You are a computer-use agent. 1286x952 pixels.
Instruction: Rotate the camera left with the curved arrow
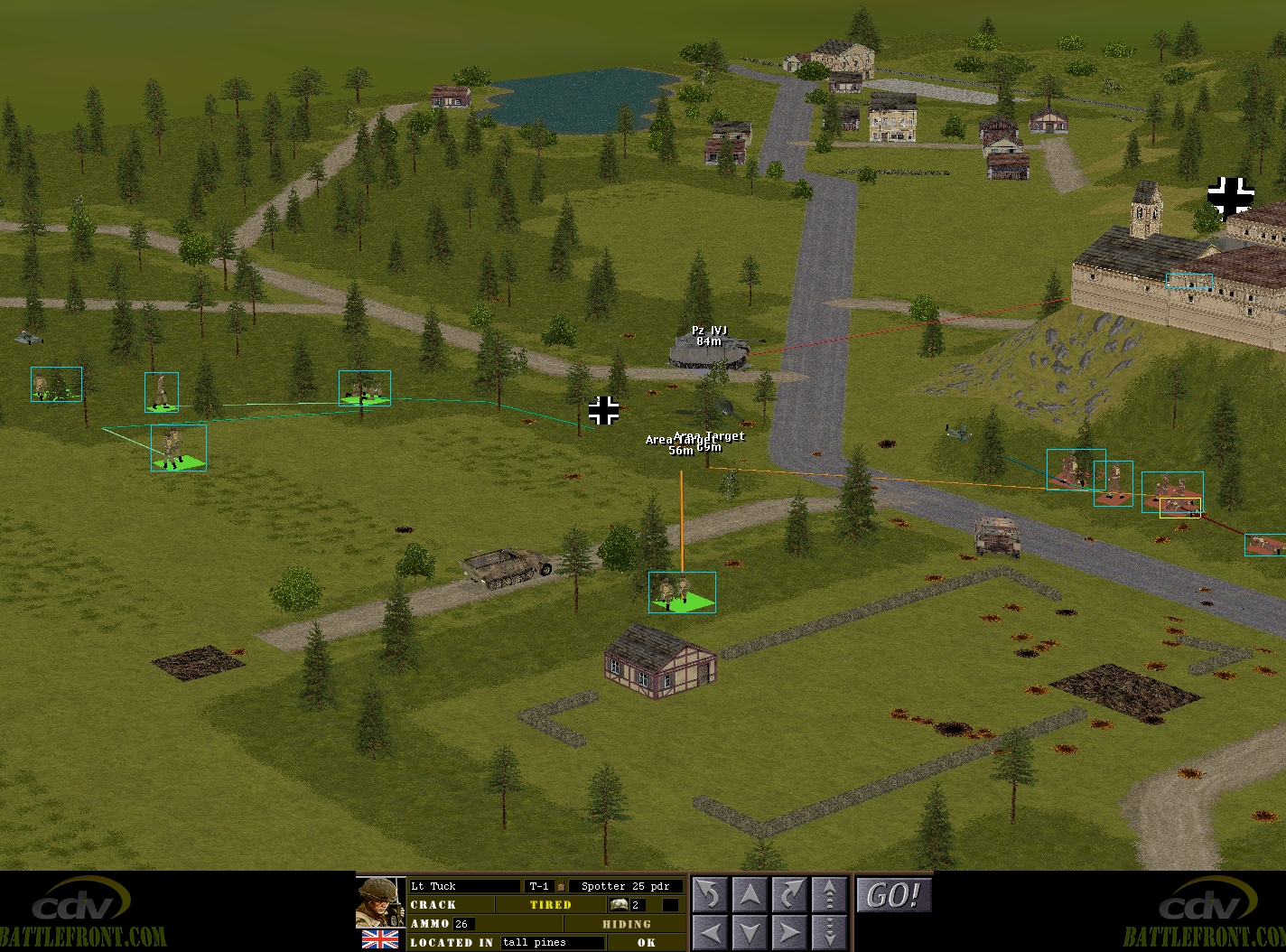[x=710, y=894]
